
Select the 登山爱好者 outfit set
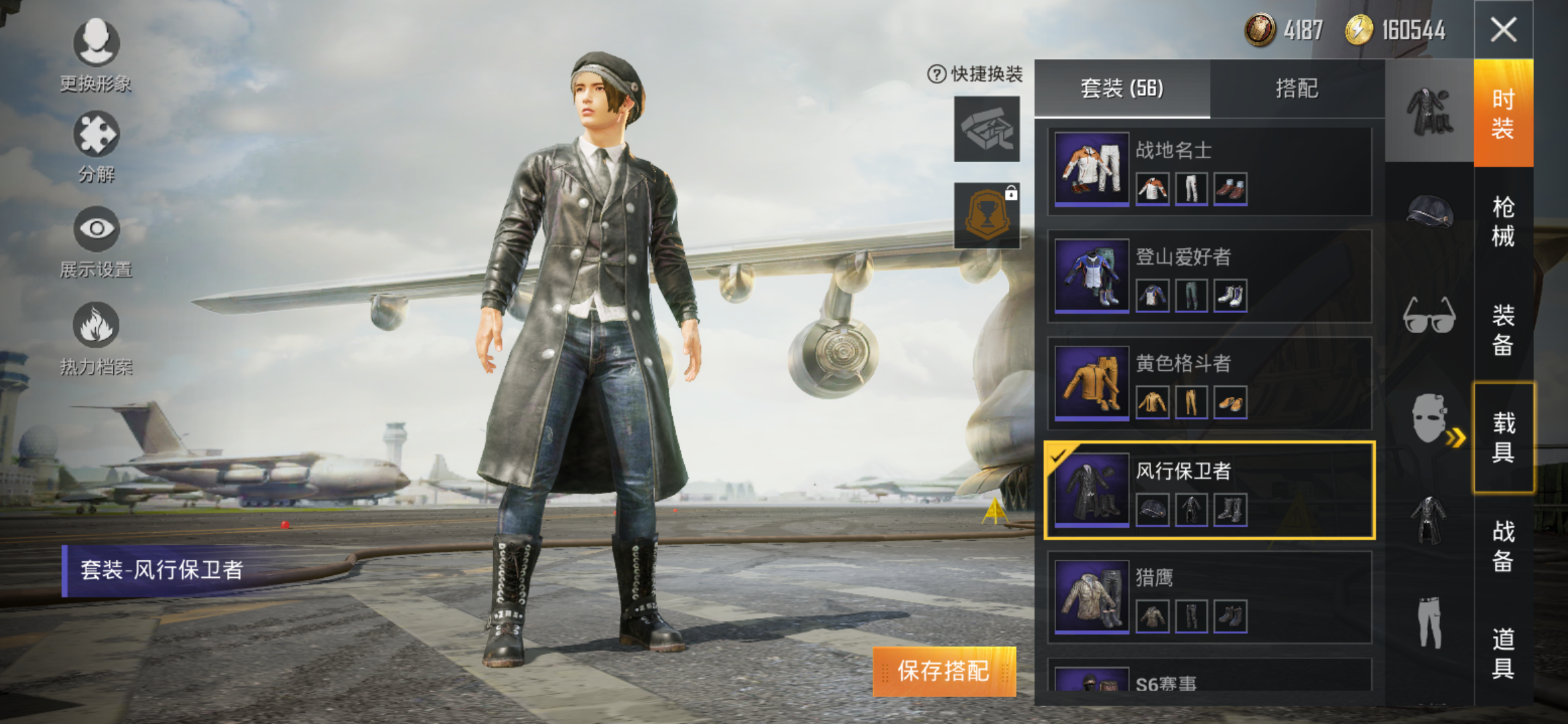(1210, 276)
